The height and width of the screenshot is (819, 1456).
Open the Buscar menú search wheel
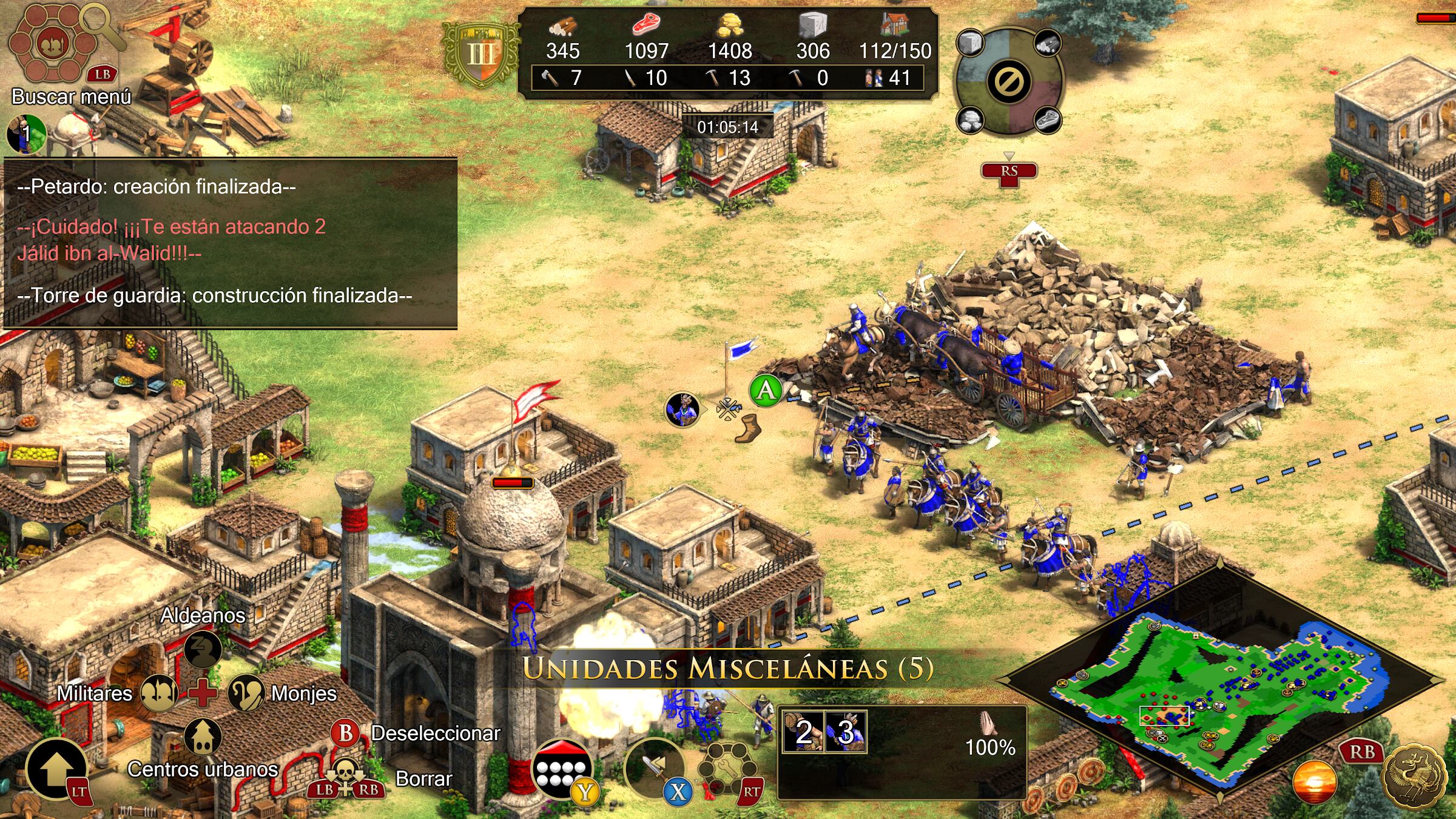pyautogui.click(x=53, y=45)
